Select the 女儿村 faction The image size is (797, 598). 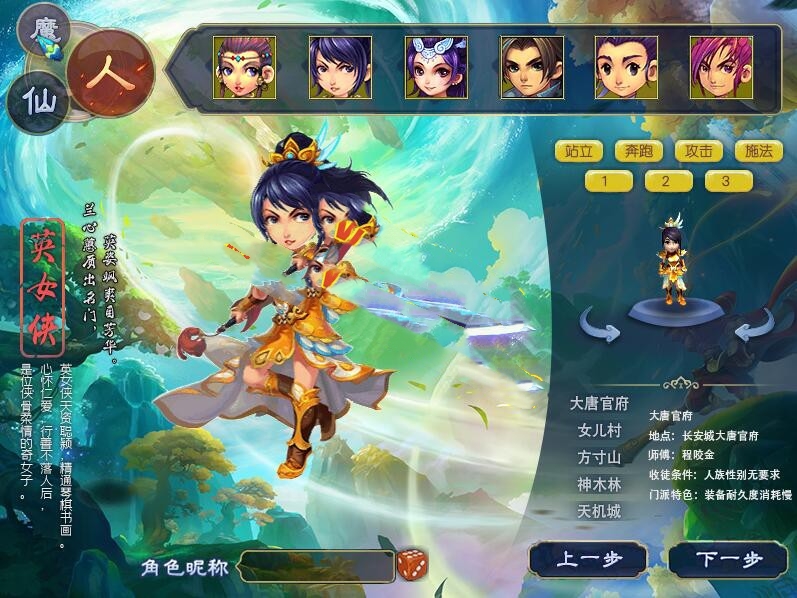point(600,431)
